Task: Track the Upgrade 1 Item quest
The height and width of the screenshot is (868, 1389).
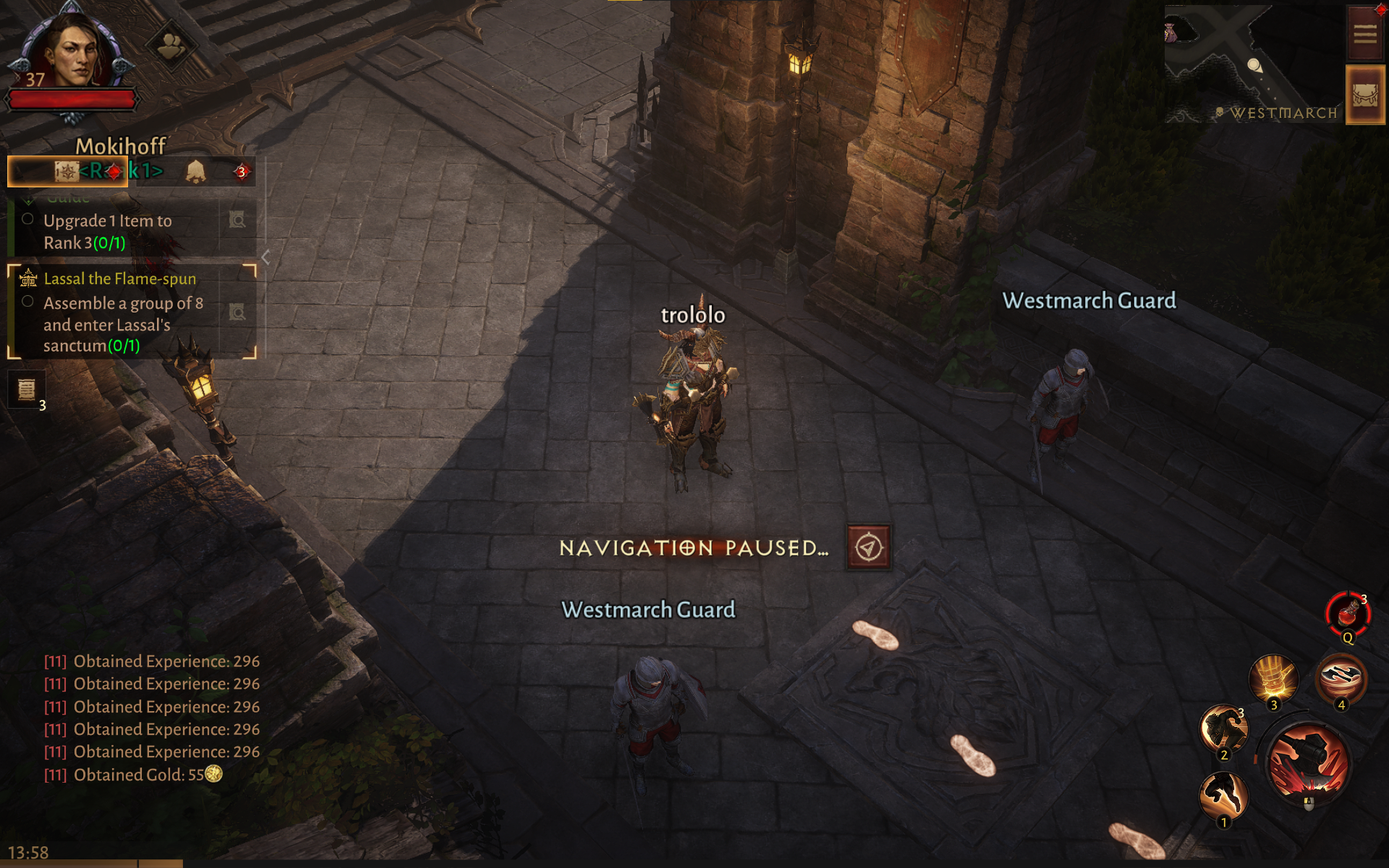Action: pos(237,220)
